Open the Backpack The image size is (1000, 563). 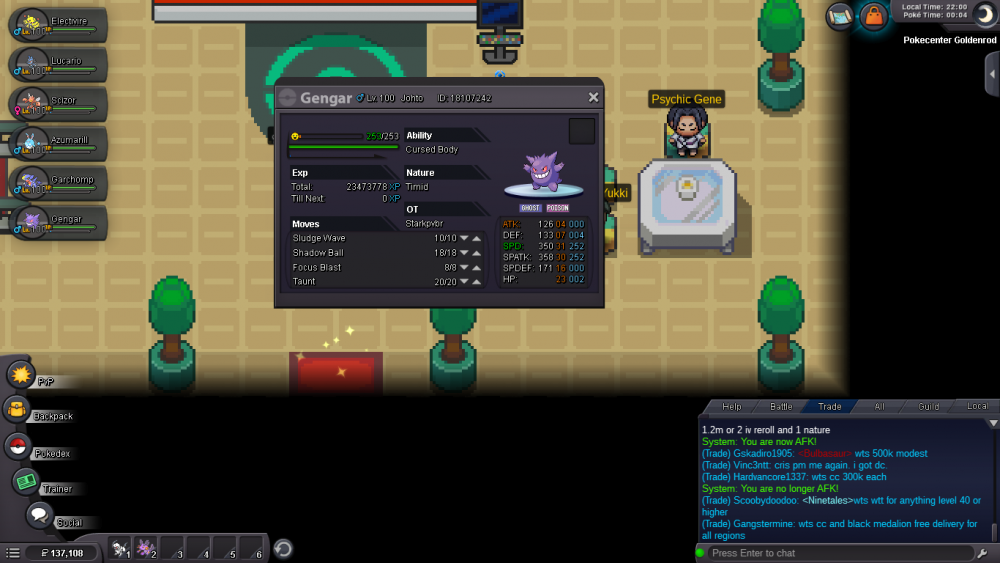(17, 410)
